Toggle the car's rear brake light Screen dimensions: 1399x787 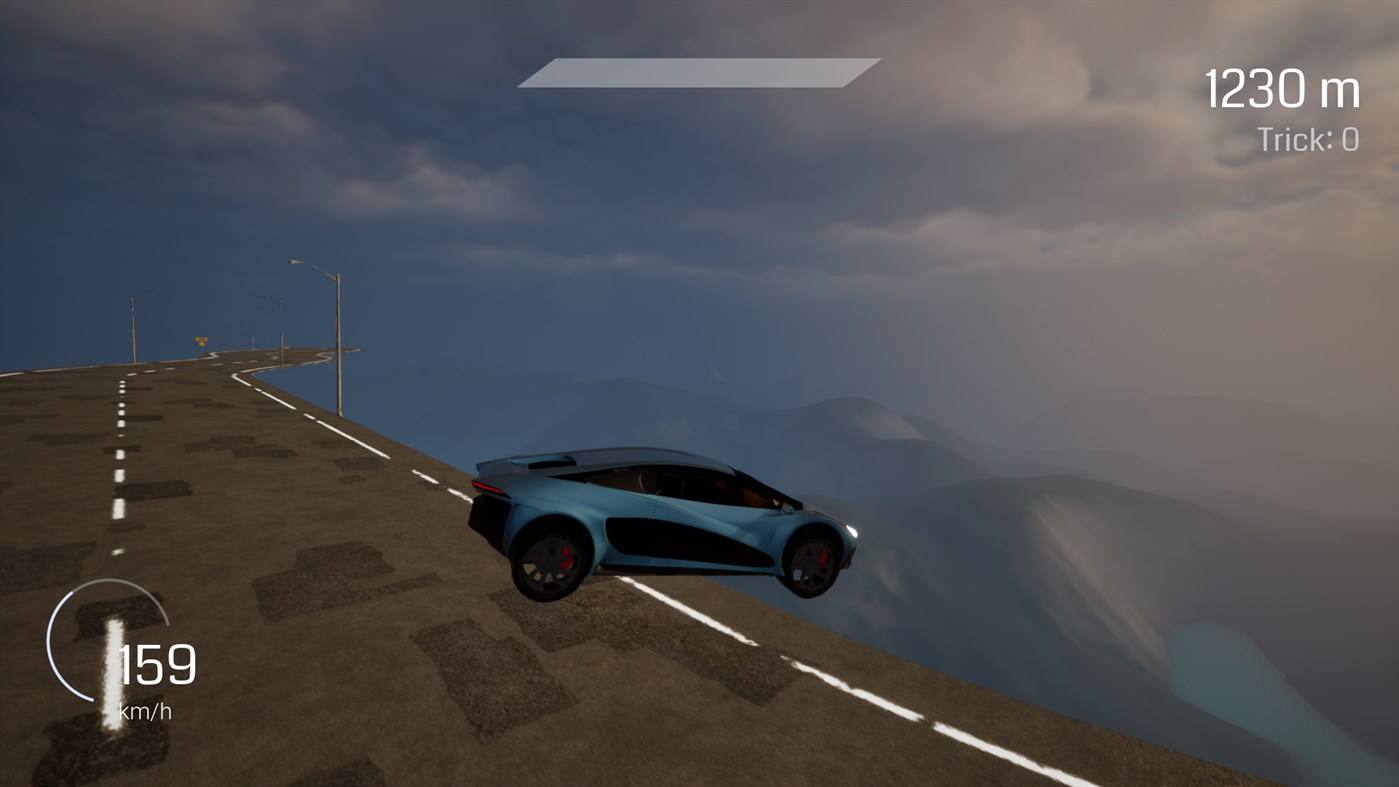tap(489, 485)
